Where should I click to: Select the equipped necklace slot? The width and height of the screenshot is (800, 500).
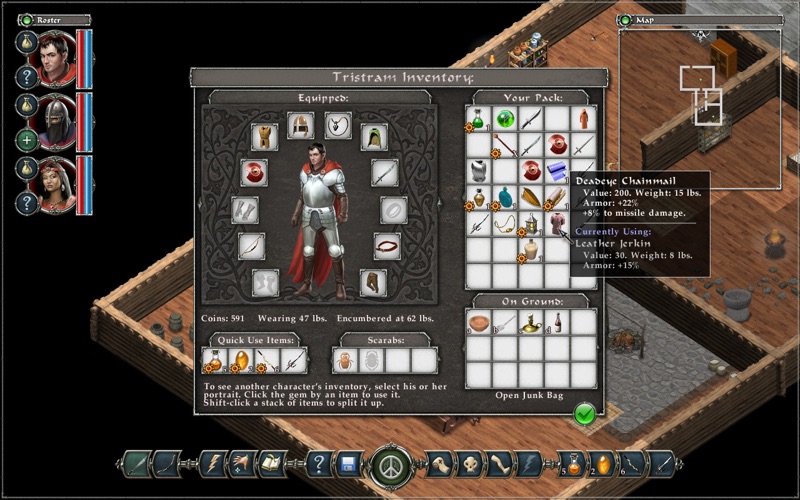[x=338, y=125]
